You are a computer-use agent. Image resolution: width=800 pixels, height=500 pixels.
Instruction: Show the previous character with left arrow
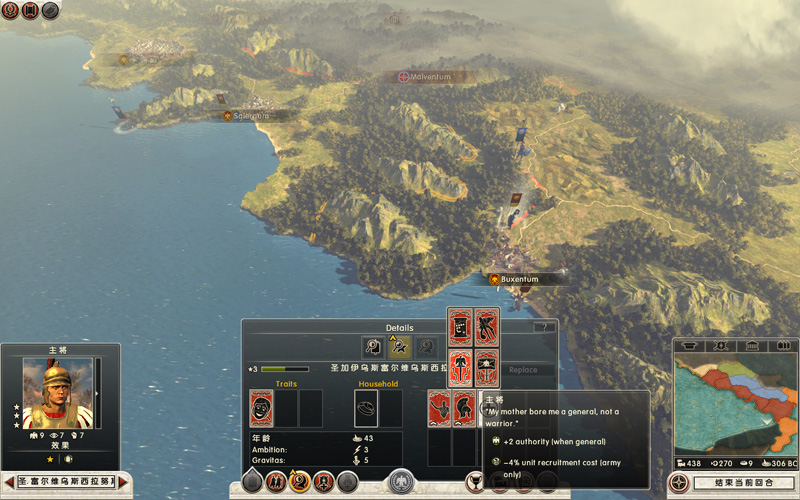(x=9, y=483)
